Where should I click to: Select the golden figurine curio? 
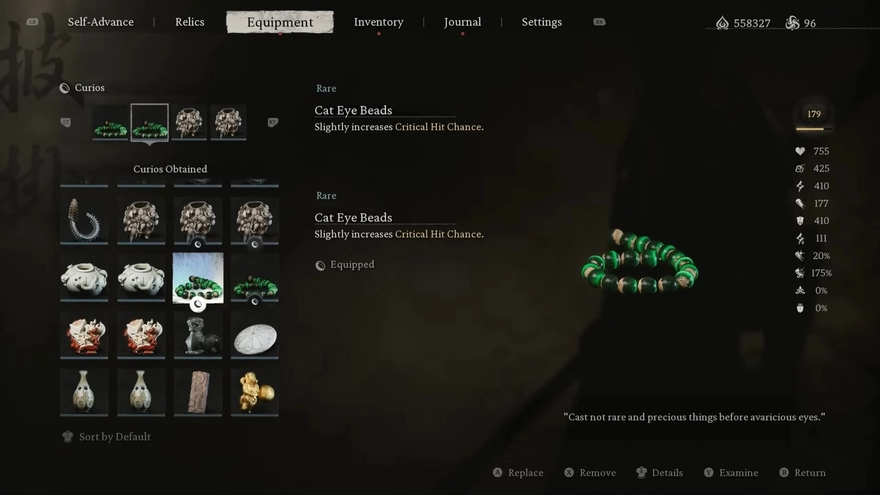click(255, 391)
